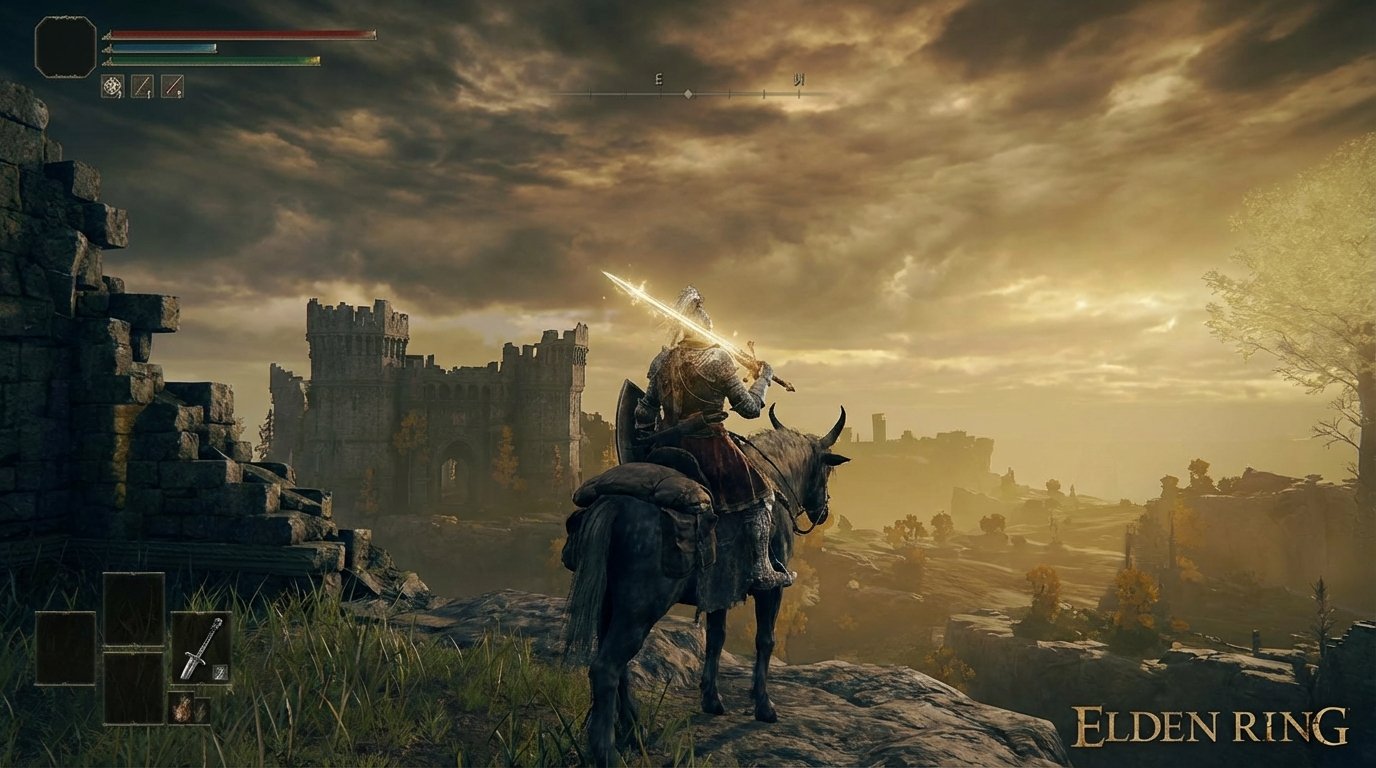1376x768 pixels.
Task: Click the golden seed pouch icon beside the flask
Action: (203, 710)
